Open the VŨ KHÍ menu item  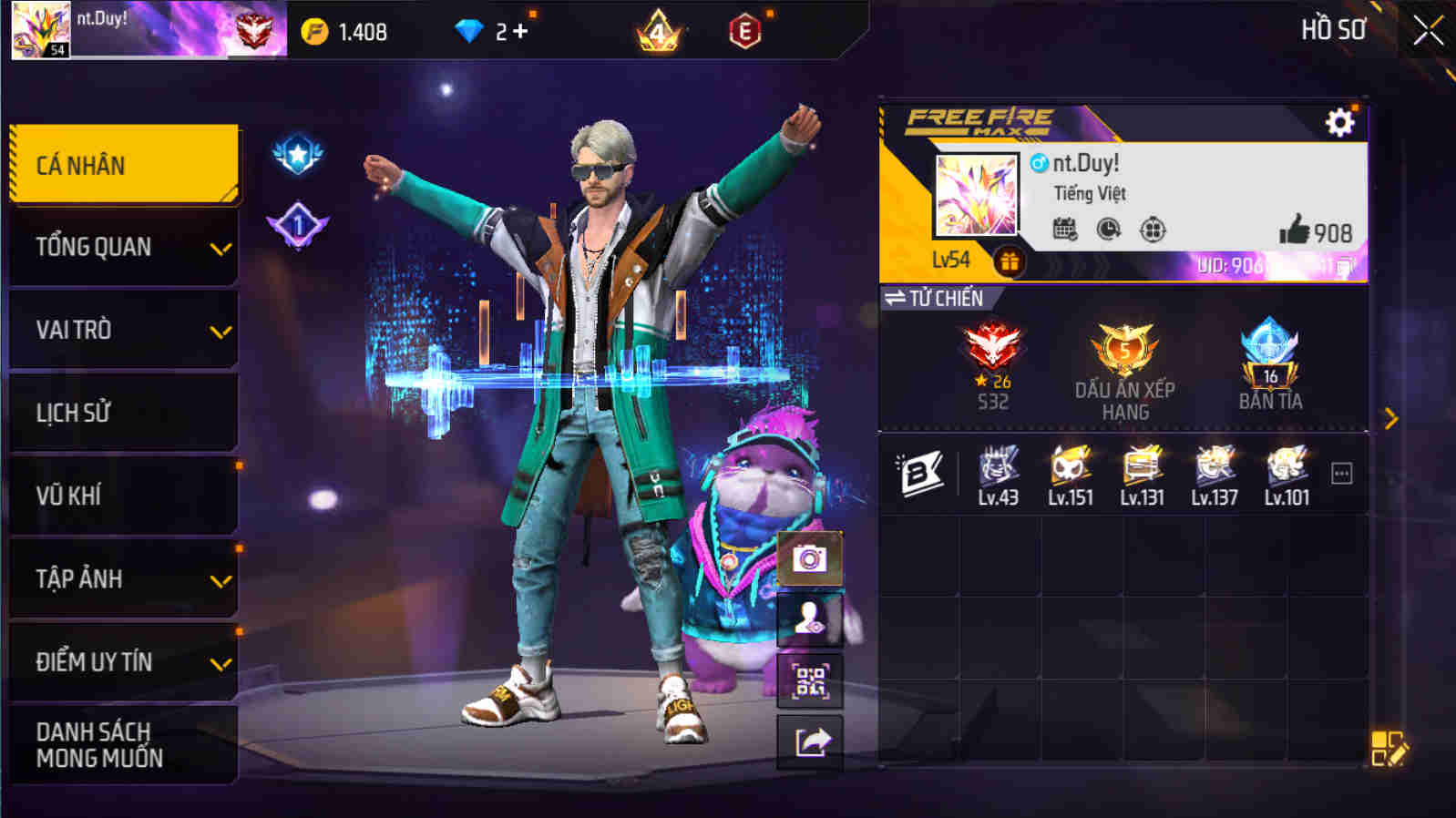[124, 496]
